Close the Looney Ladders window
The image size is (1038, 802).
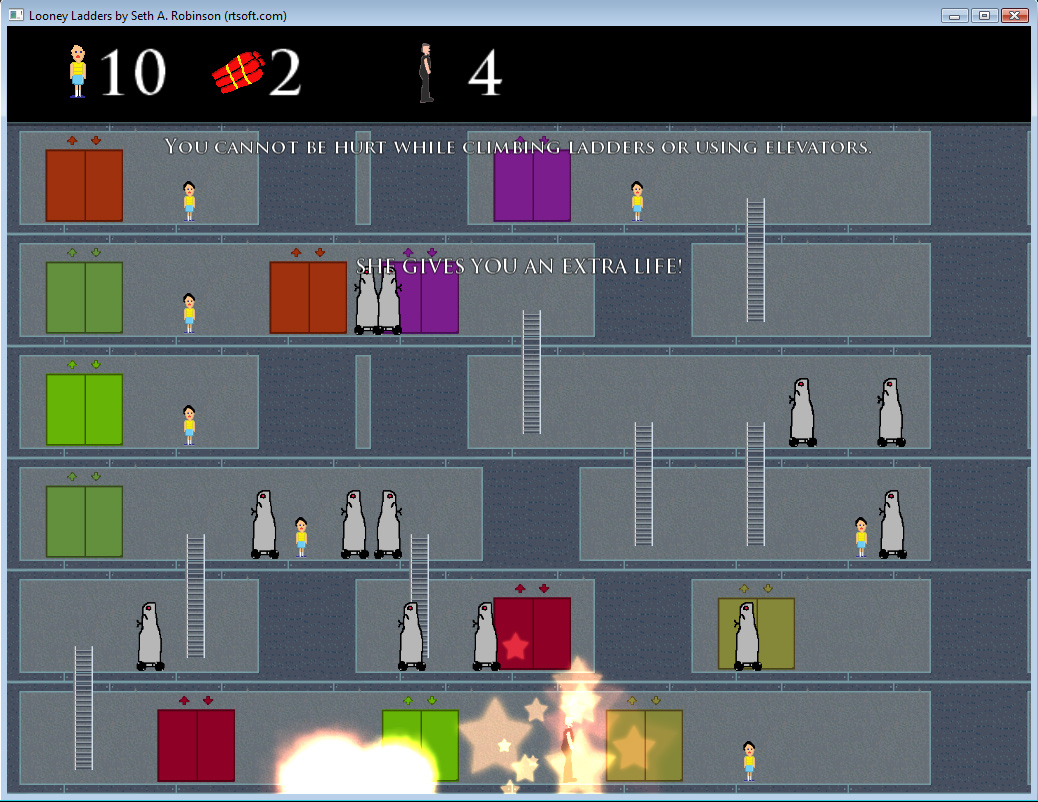pos(1014,15)
